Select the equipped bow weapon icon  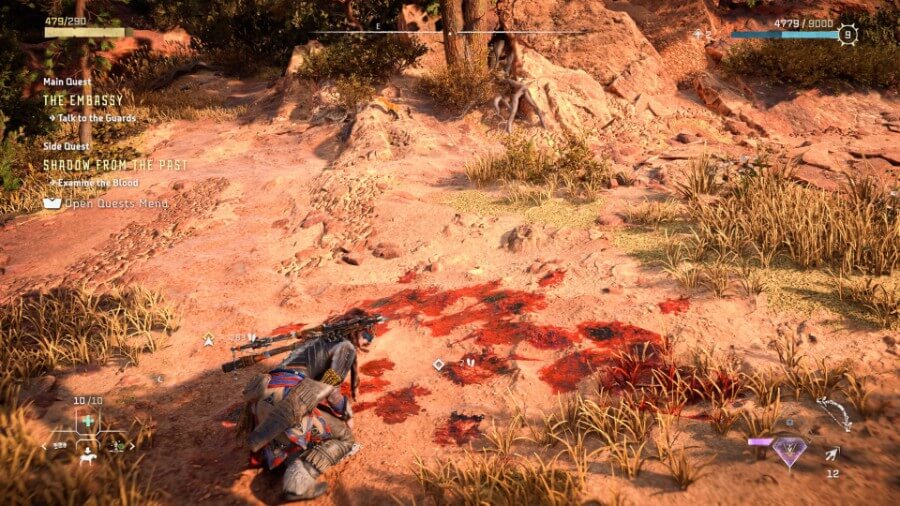[x=833, y=413]
